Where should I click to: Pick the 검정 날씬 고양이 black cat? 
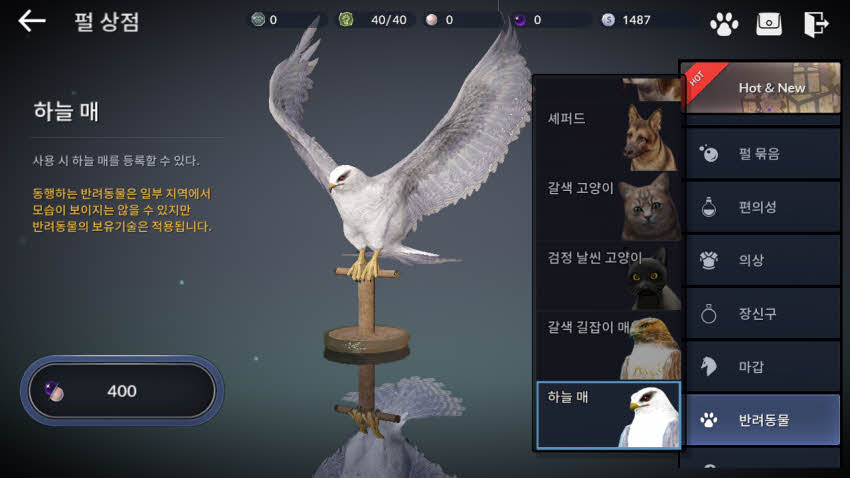tap(608, 276)
